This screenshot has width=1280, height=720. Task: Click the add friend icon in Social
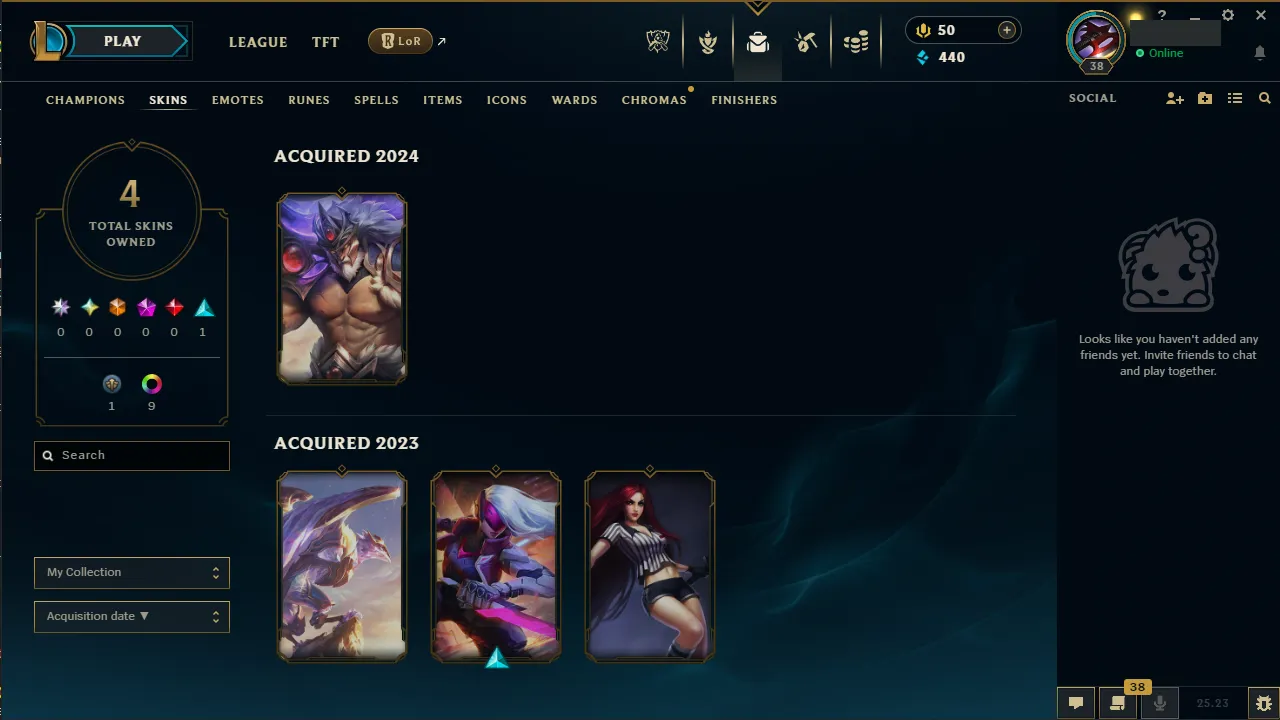point(1174,98)
